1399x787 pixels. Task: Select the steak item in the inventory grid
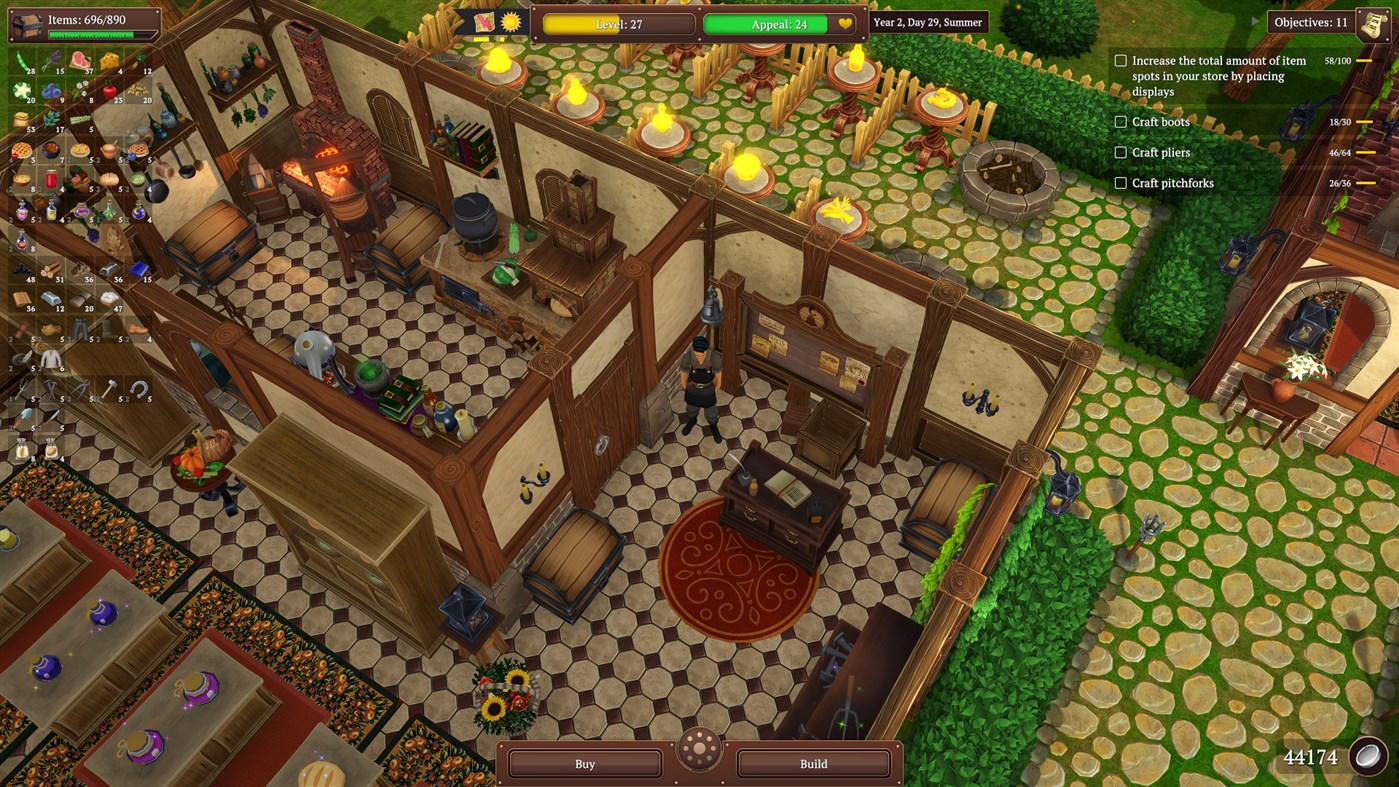click(x=82, y=59)
